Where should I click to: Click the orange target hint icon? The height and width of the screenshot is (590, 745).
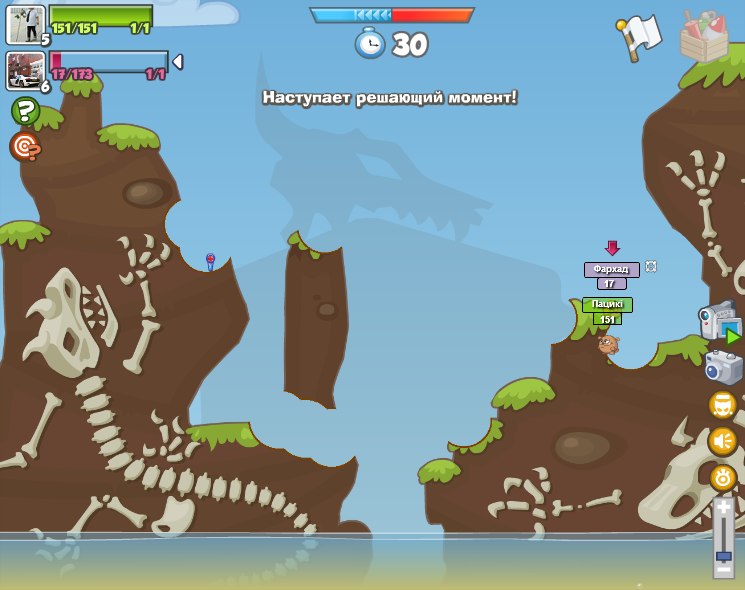[x=25, y=146]
